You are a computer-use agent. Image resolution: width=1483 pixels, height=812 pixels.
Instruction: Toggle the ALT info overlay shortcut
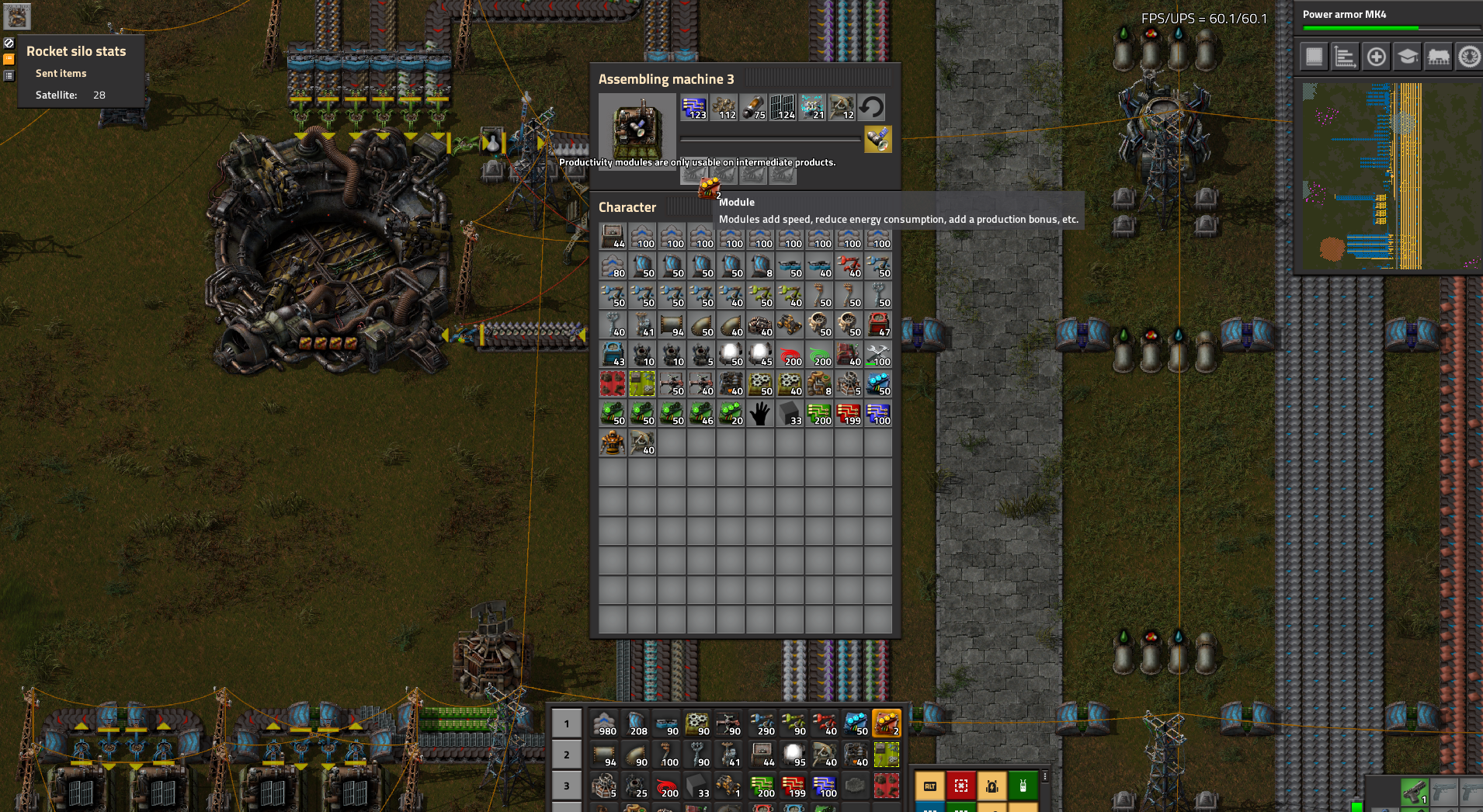931,786
